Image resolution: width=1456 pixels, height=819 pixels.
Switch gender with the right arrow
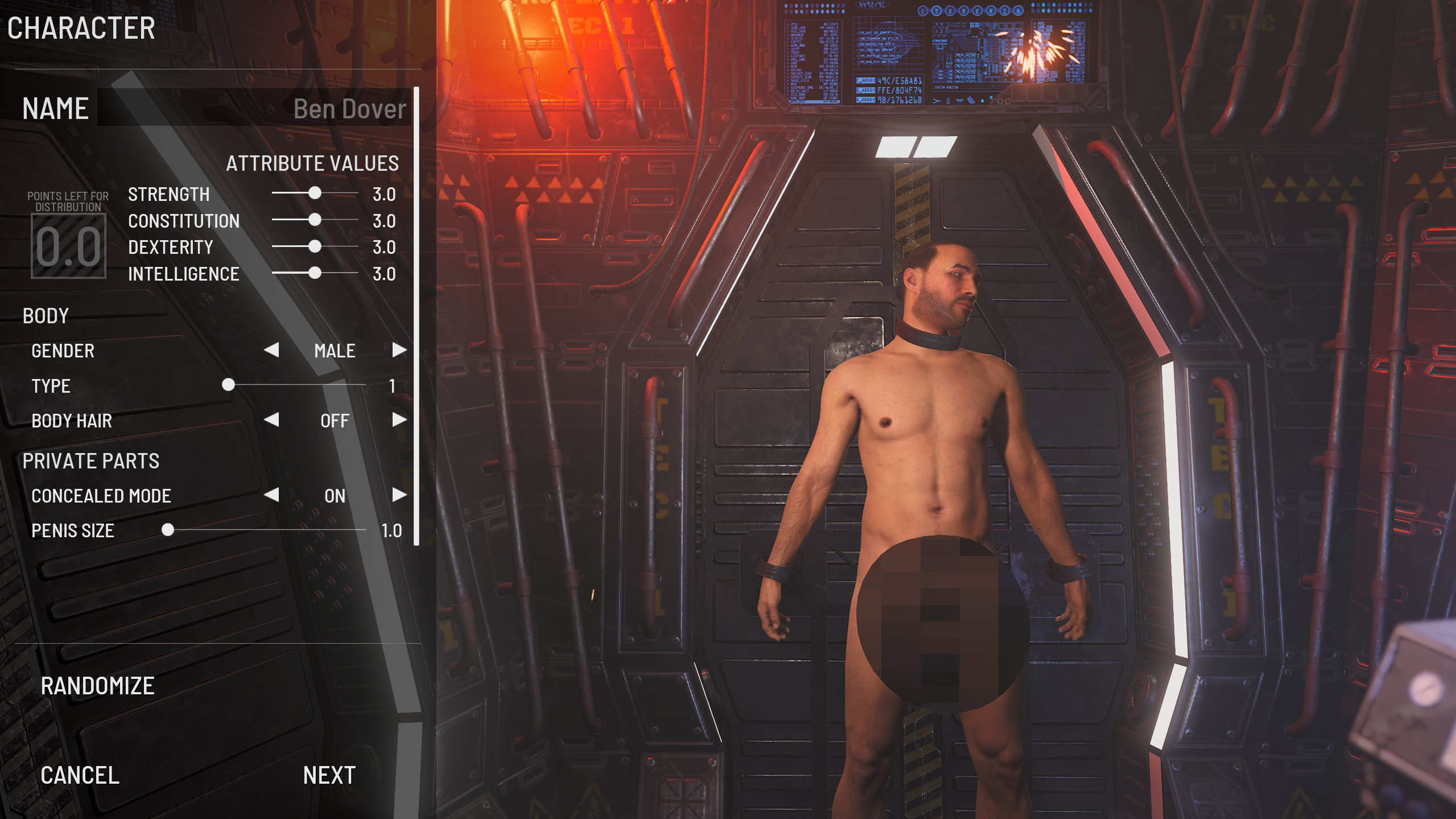(x=399, y=350)
